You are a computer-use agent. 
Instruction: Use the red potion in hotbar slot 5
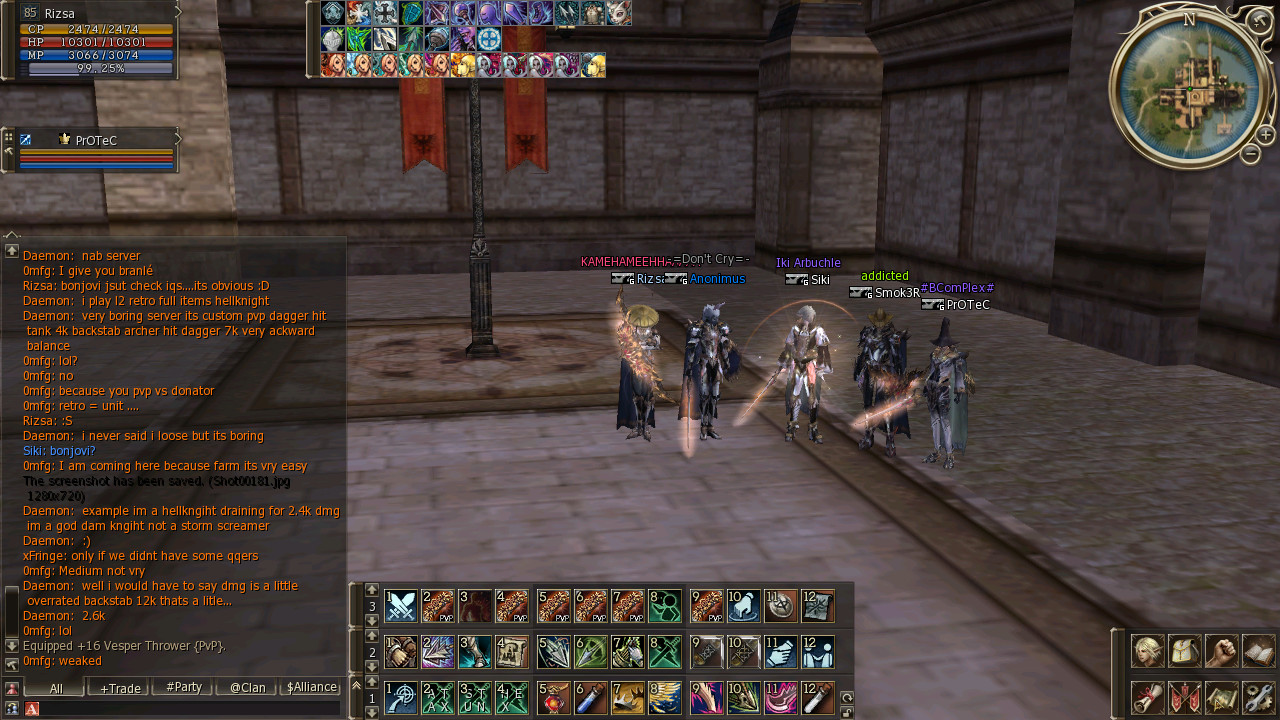(554, 698)
